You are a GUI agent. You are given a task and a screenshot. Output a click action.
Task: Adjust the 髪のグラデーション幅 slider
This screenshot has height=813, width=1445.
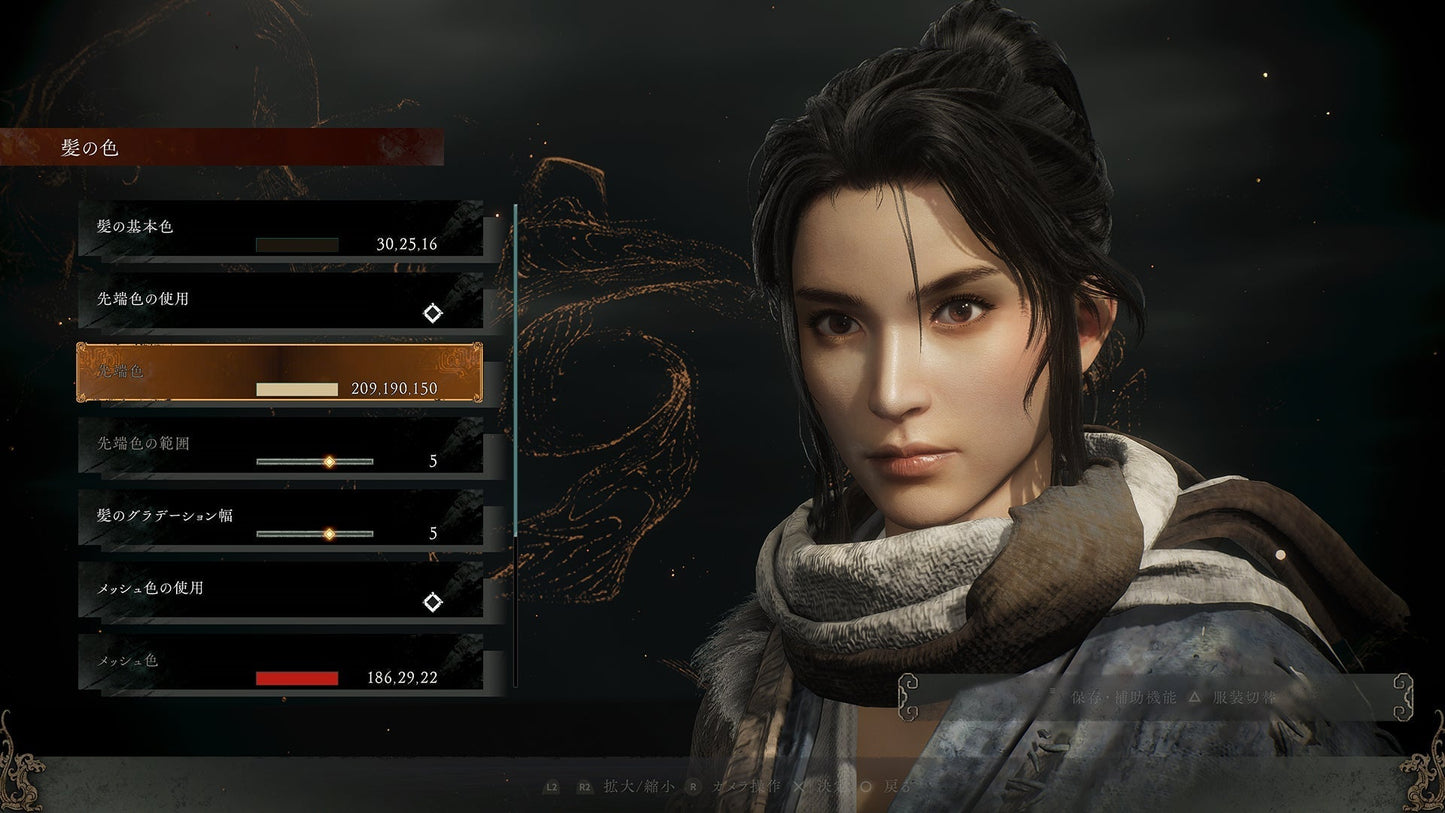[328, 534]
